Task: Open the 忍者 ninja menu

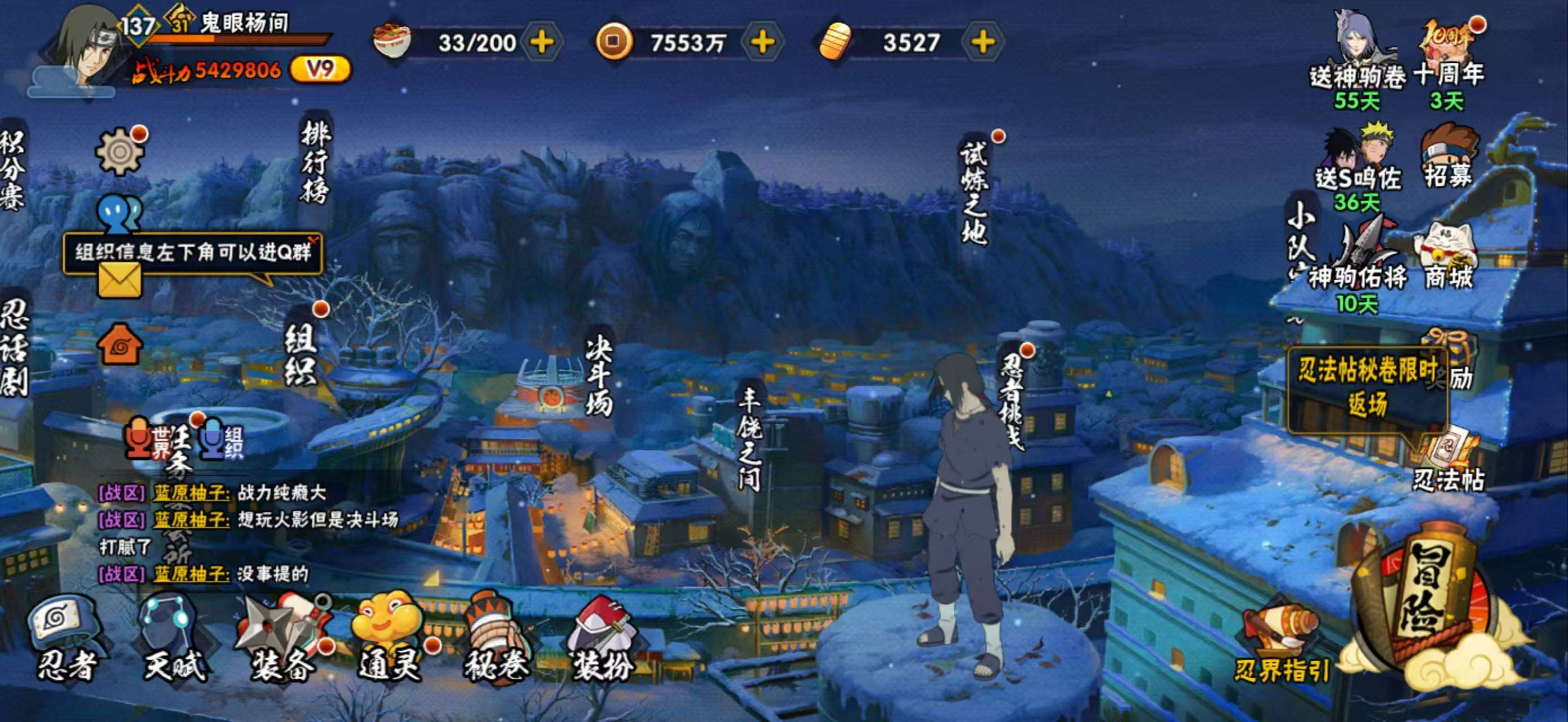Action: [x=66, y=639]
